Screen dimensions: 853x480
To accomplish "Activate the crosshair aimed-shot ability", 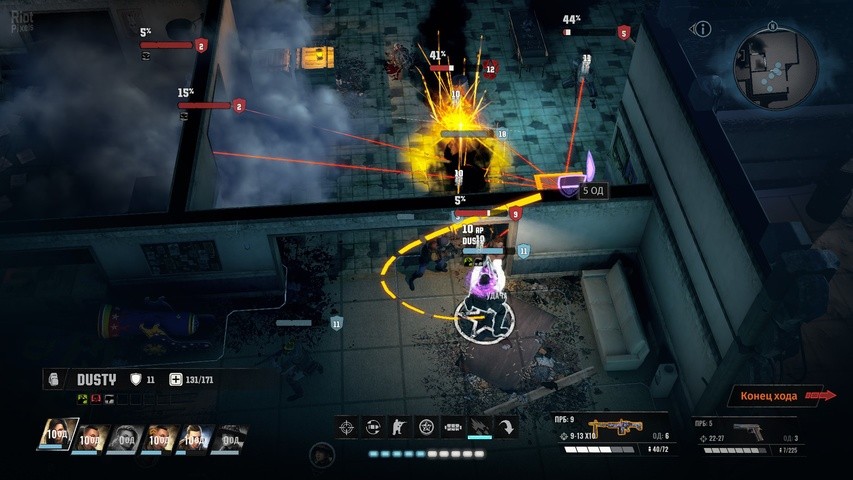I will (x=345, y=427).
